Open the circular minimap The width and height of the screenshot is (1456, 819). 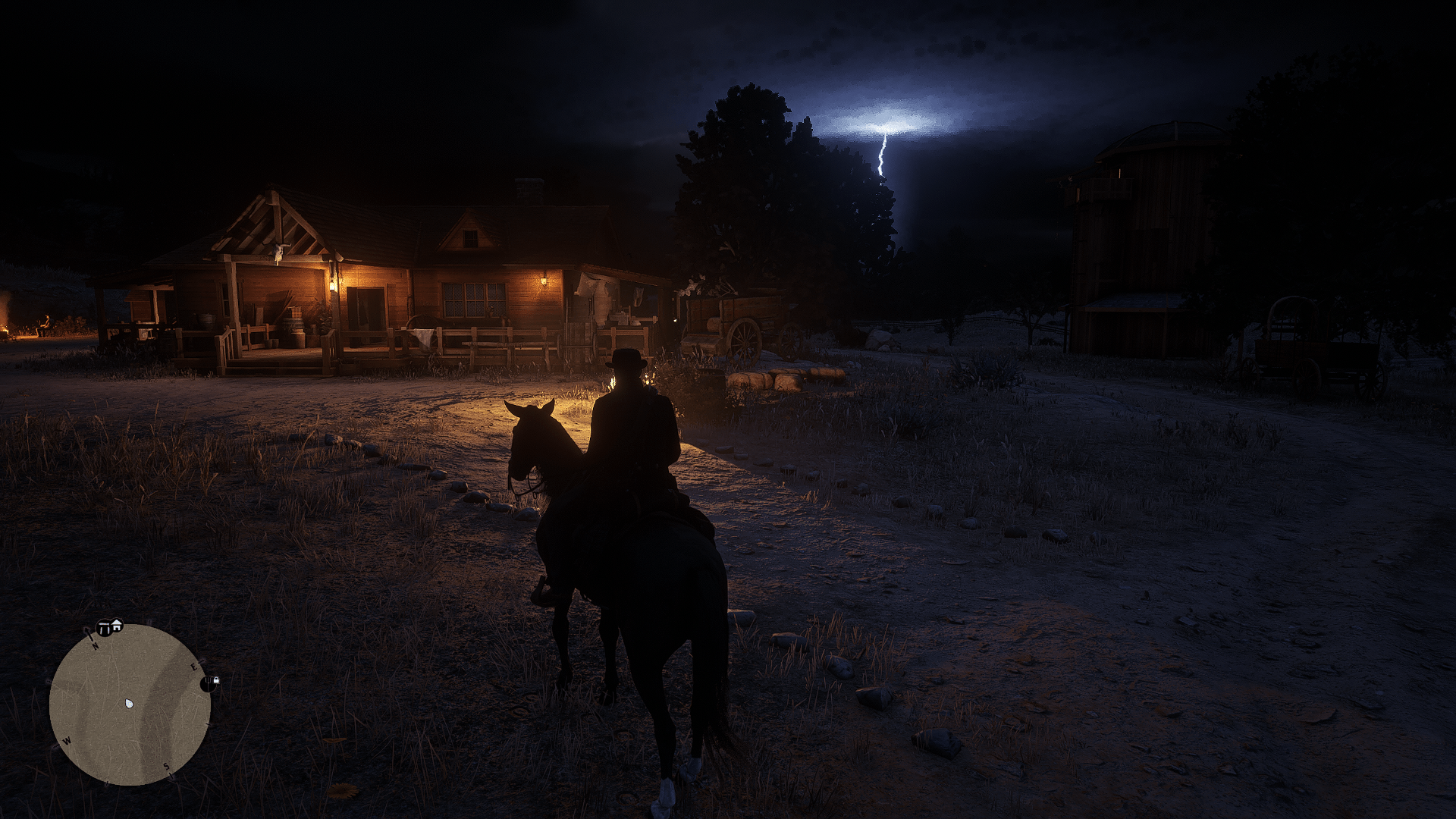click(130, 704)
